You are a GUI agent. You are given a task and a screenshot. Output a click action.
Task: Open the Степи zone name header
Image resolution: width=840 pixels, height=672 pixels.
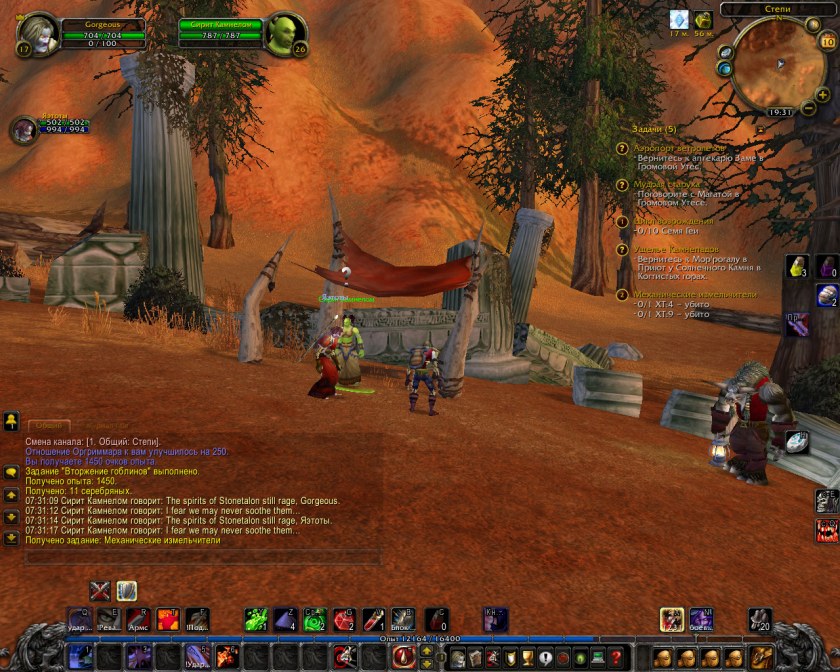click(777, 9)
